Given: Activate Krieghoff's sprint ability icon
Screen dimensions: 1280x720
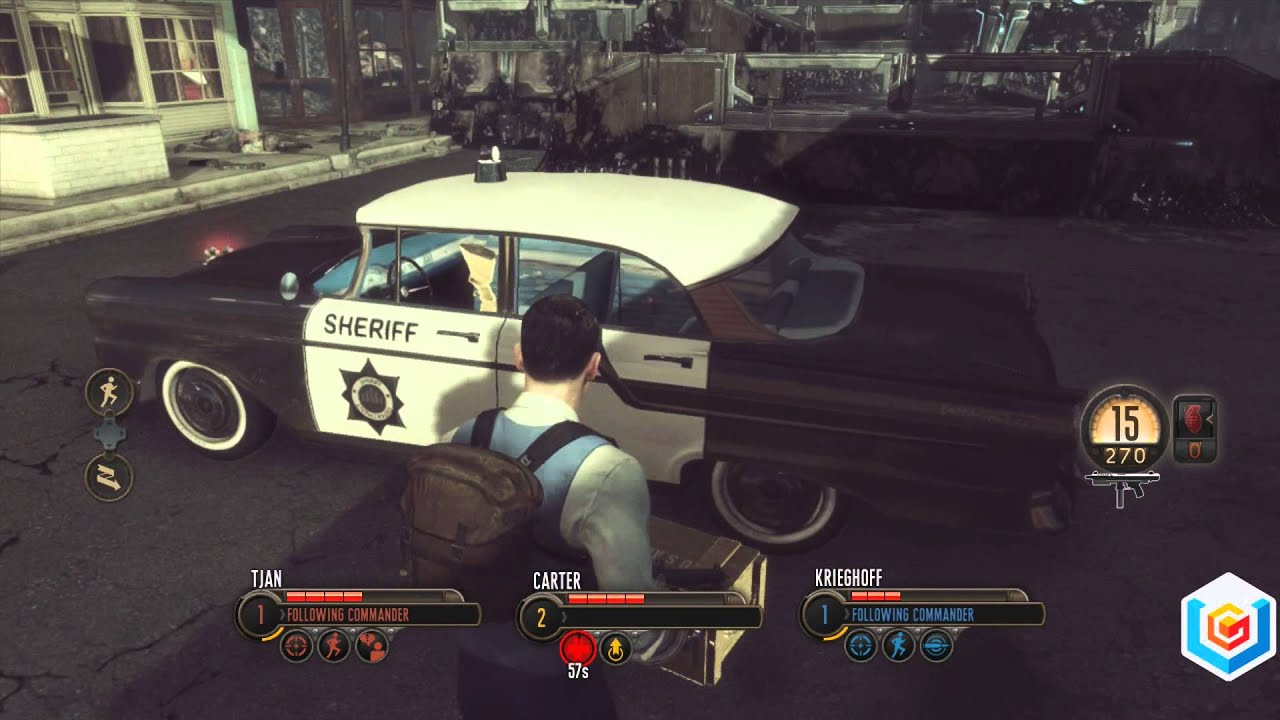Looking at the screenshot, I should point(898,645).
